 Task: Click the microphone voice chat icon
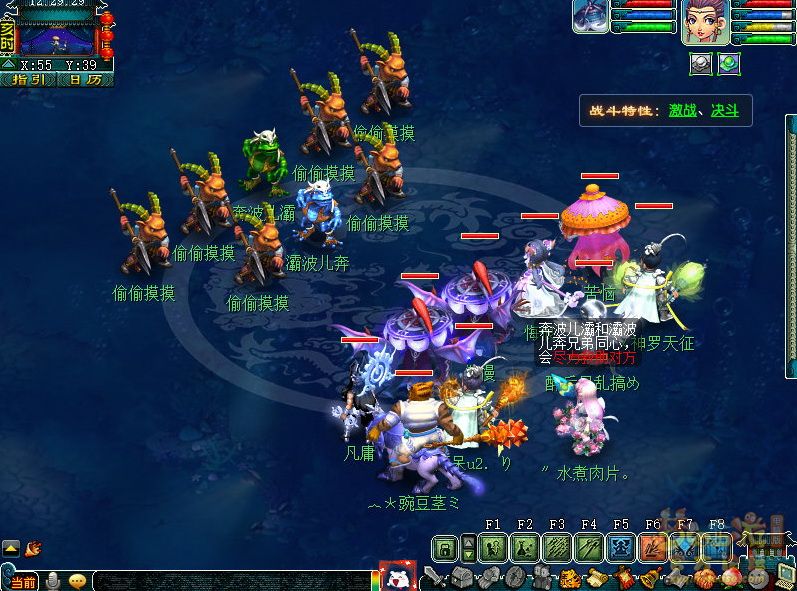53,581
